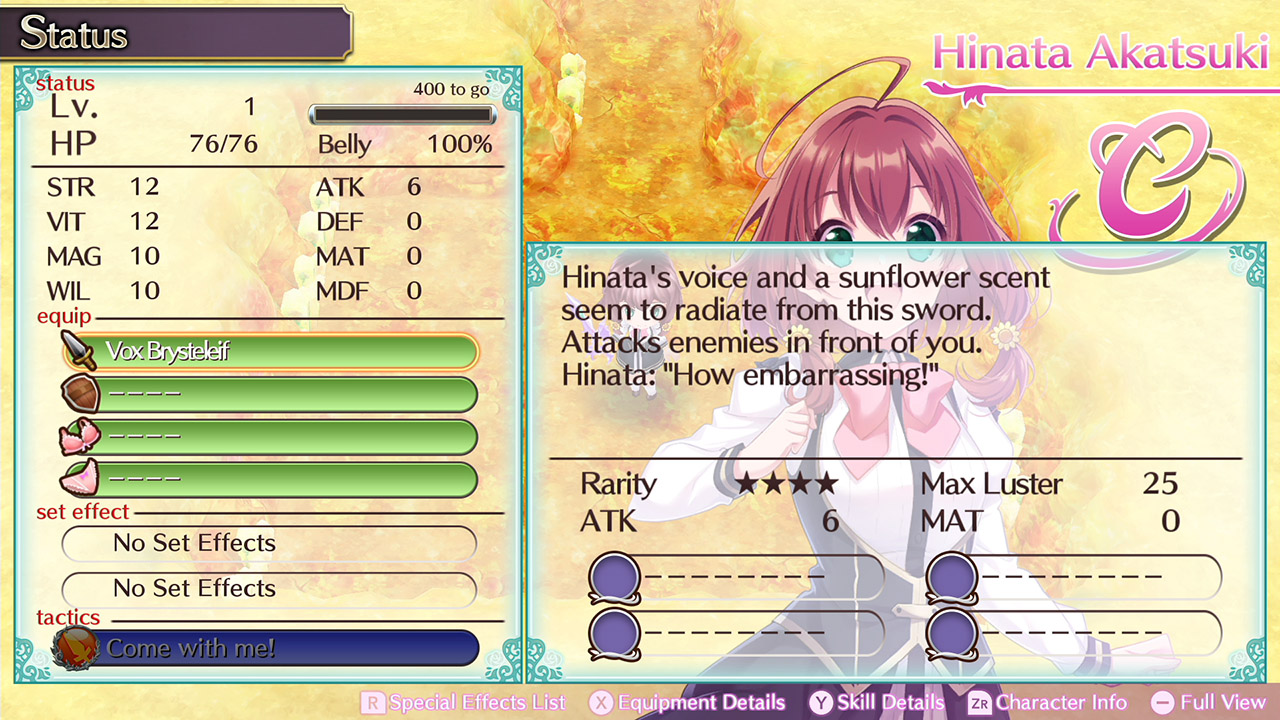Open Skill Details

tap(876, 702)
